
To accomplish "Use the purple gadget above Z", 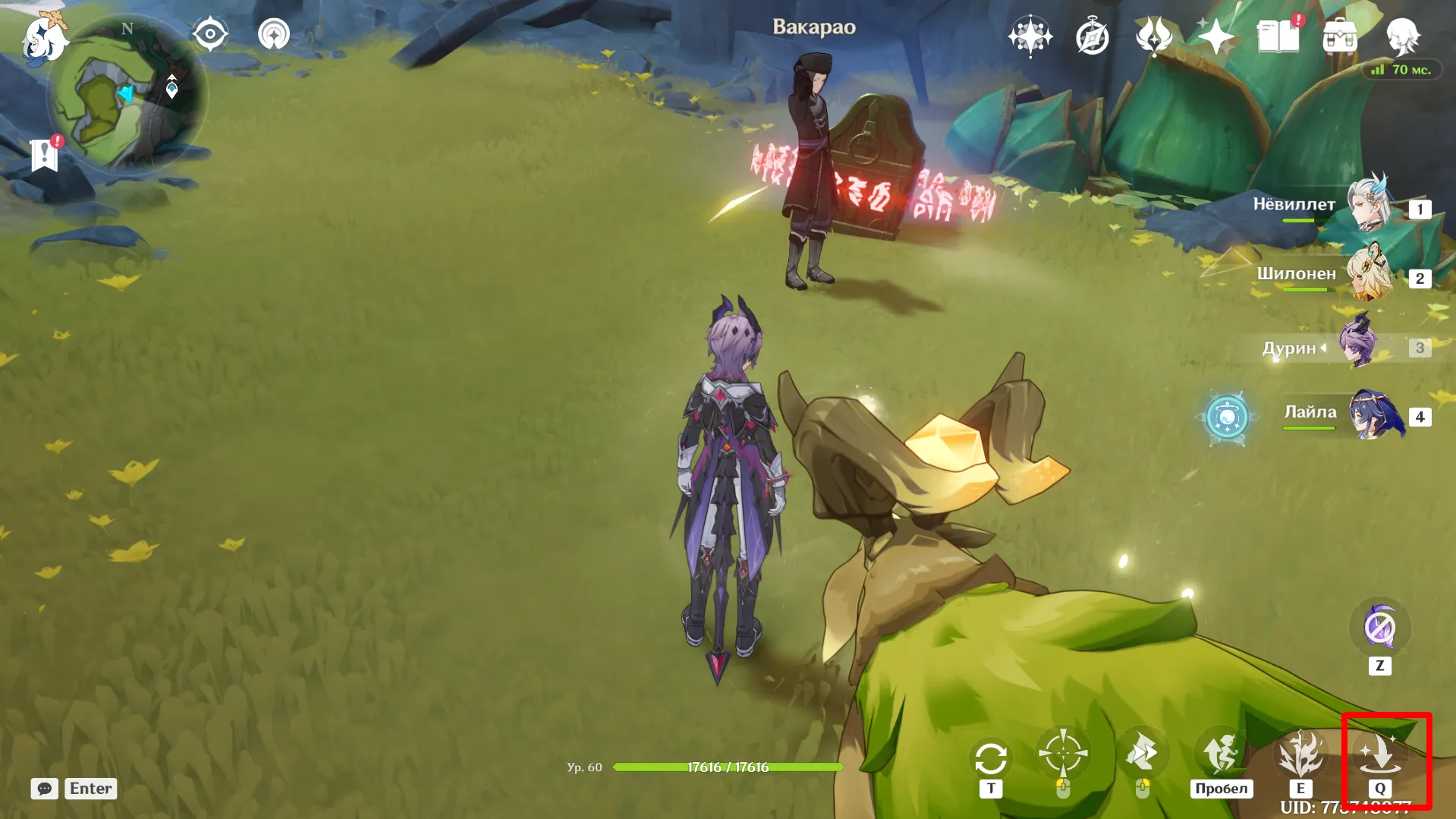I will 1379,628.
